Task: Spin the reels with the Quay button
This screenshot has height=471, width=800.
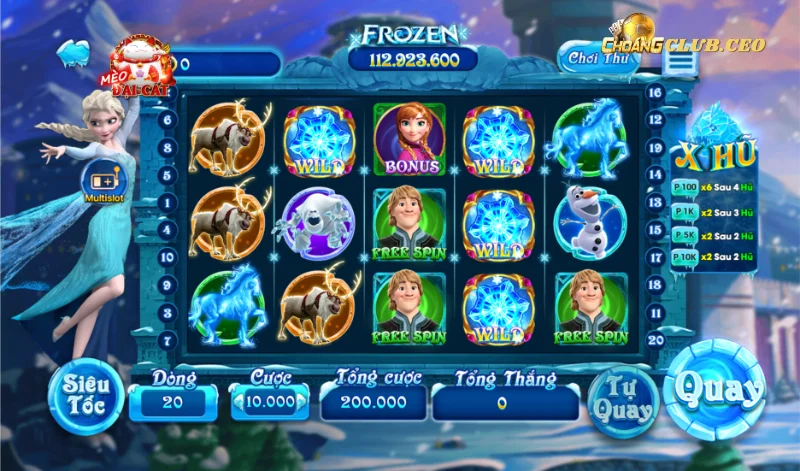Action: pyautogui.click(x=714, y=390)
